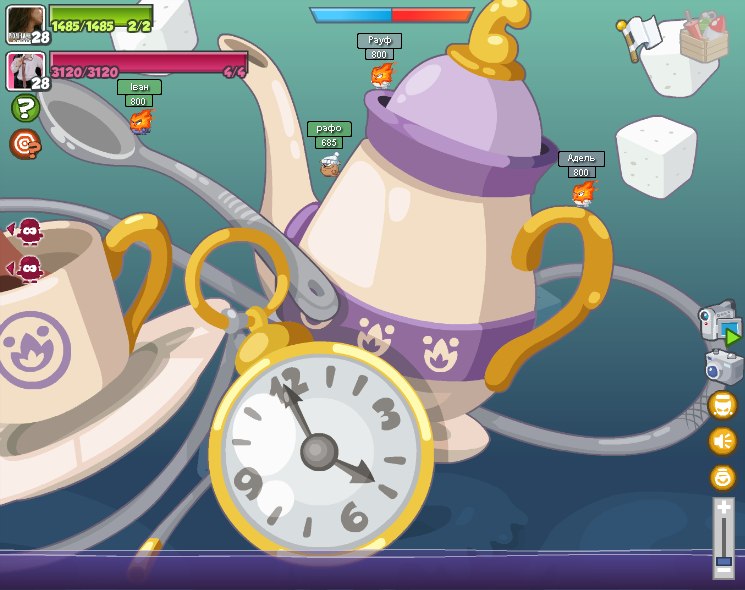Select the green team player avatar
This screenshot has width=745, height=590.
[x=24, y=23]
